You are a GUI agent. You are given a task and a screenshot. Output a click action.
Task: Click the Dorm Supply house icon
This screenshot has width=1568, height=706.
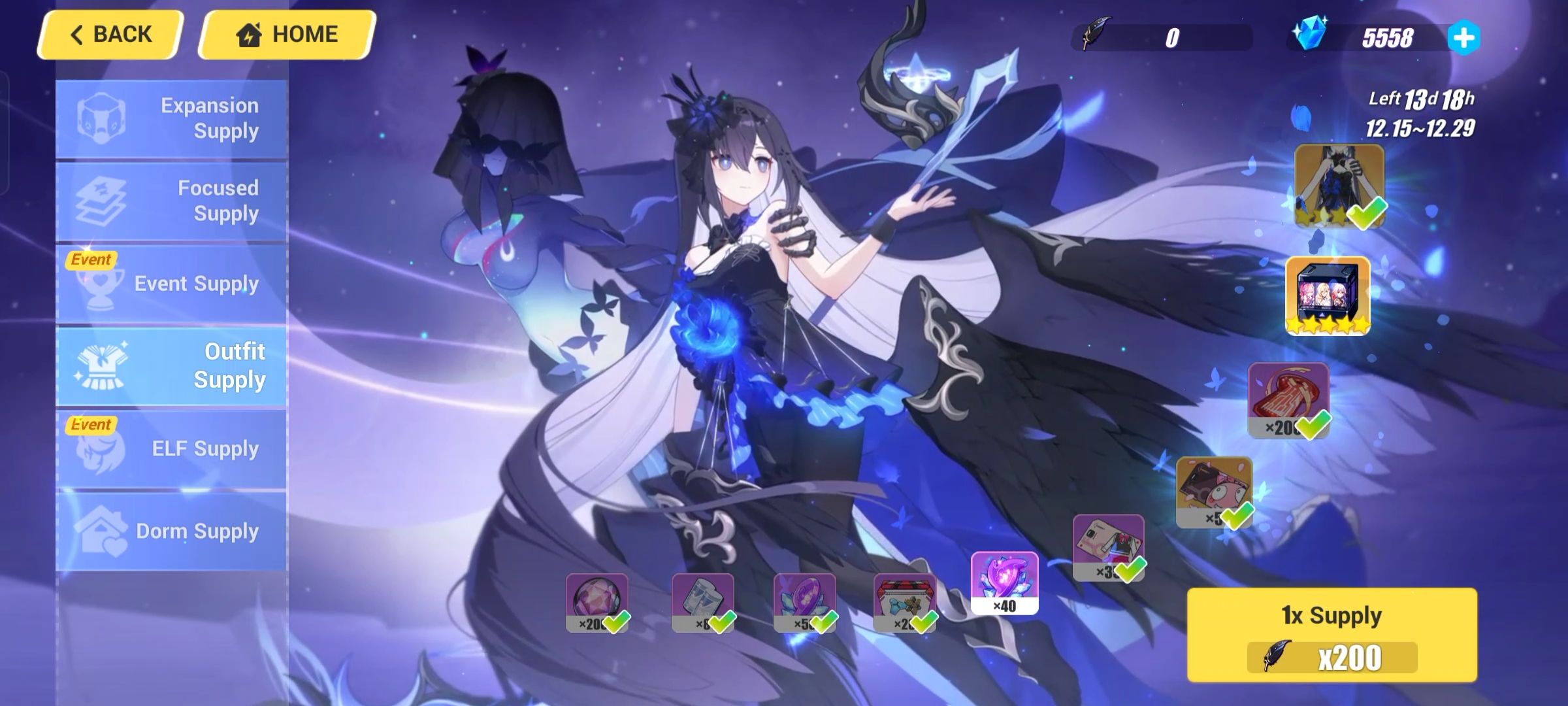[x=103, y=531]
